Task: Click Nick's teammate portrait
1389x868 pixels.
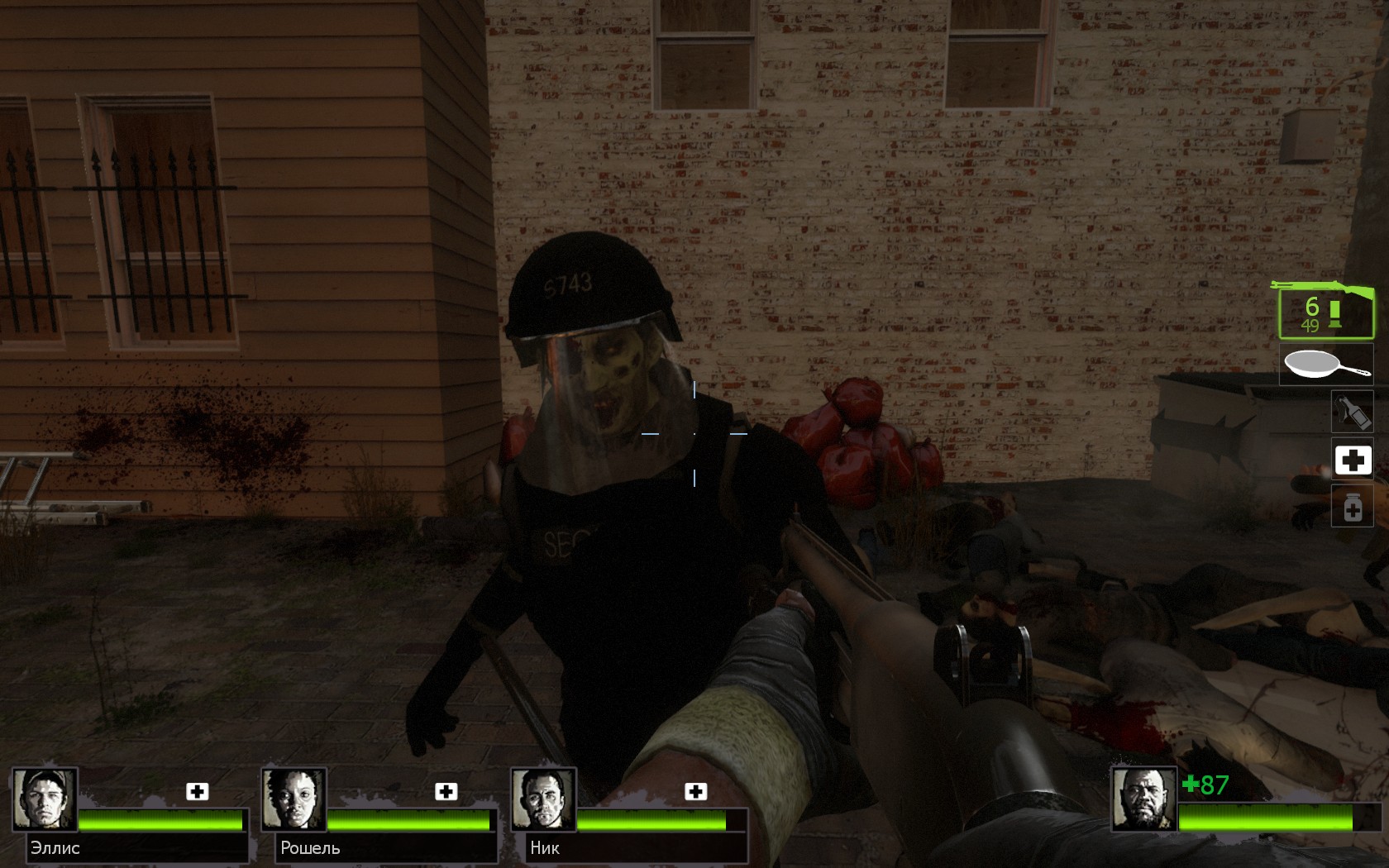Action: [x=543, y=799]
